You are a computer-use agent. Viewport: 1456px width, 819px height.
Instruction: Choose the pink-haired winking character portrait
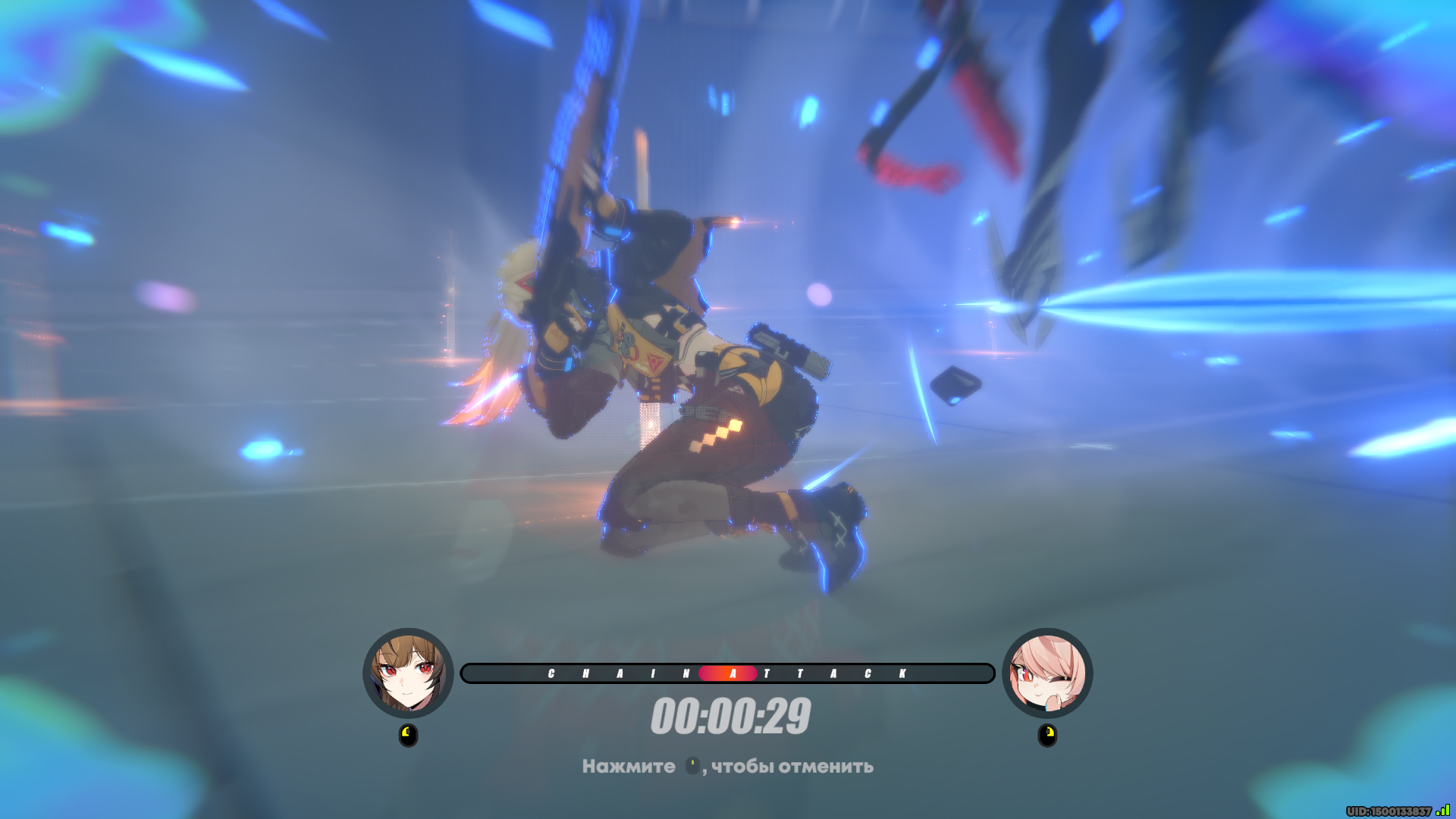(1047, 673)
